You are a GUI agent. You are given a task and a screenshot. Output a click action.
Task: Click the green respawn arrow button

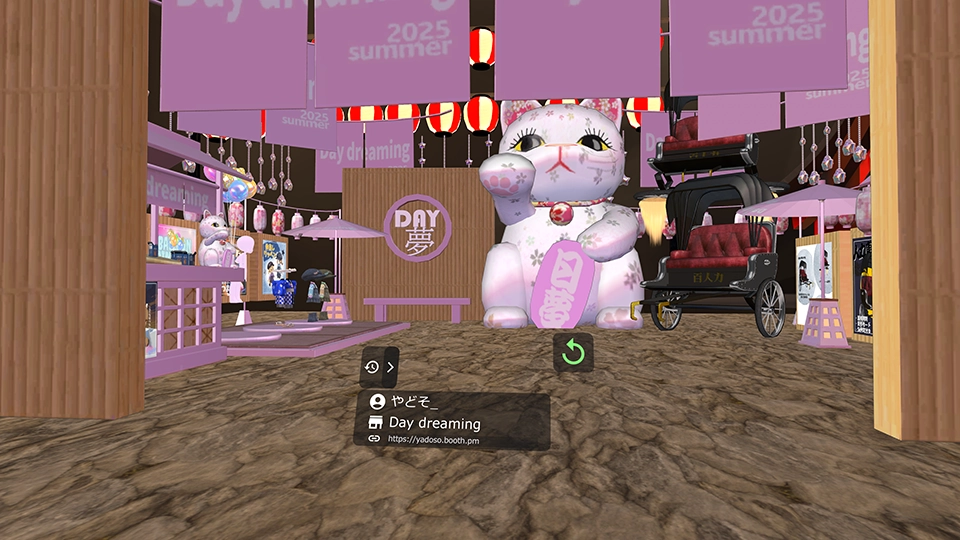573,352
